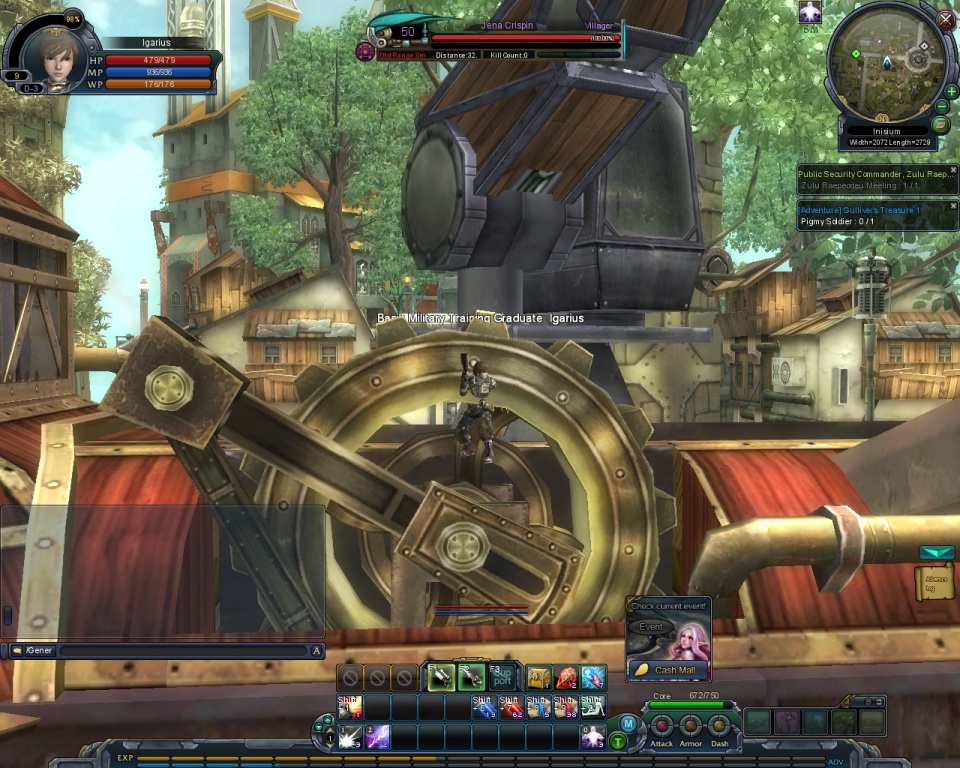Click the green T round button

coord(619,741)
